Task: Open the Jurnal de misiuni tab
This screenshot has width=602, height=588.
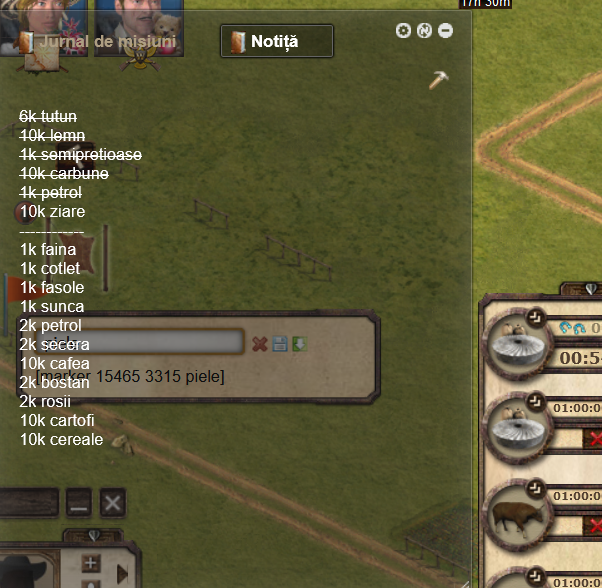Action: [x=97, y=42]
